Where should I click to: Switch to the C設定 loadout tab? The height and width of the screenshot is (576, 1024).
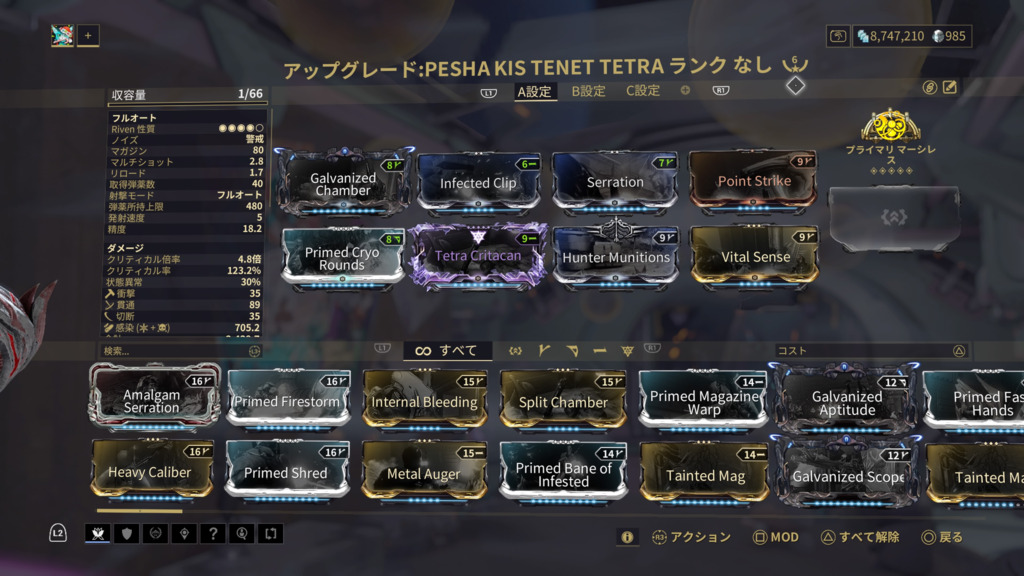[643, 91]
